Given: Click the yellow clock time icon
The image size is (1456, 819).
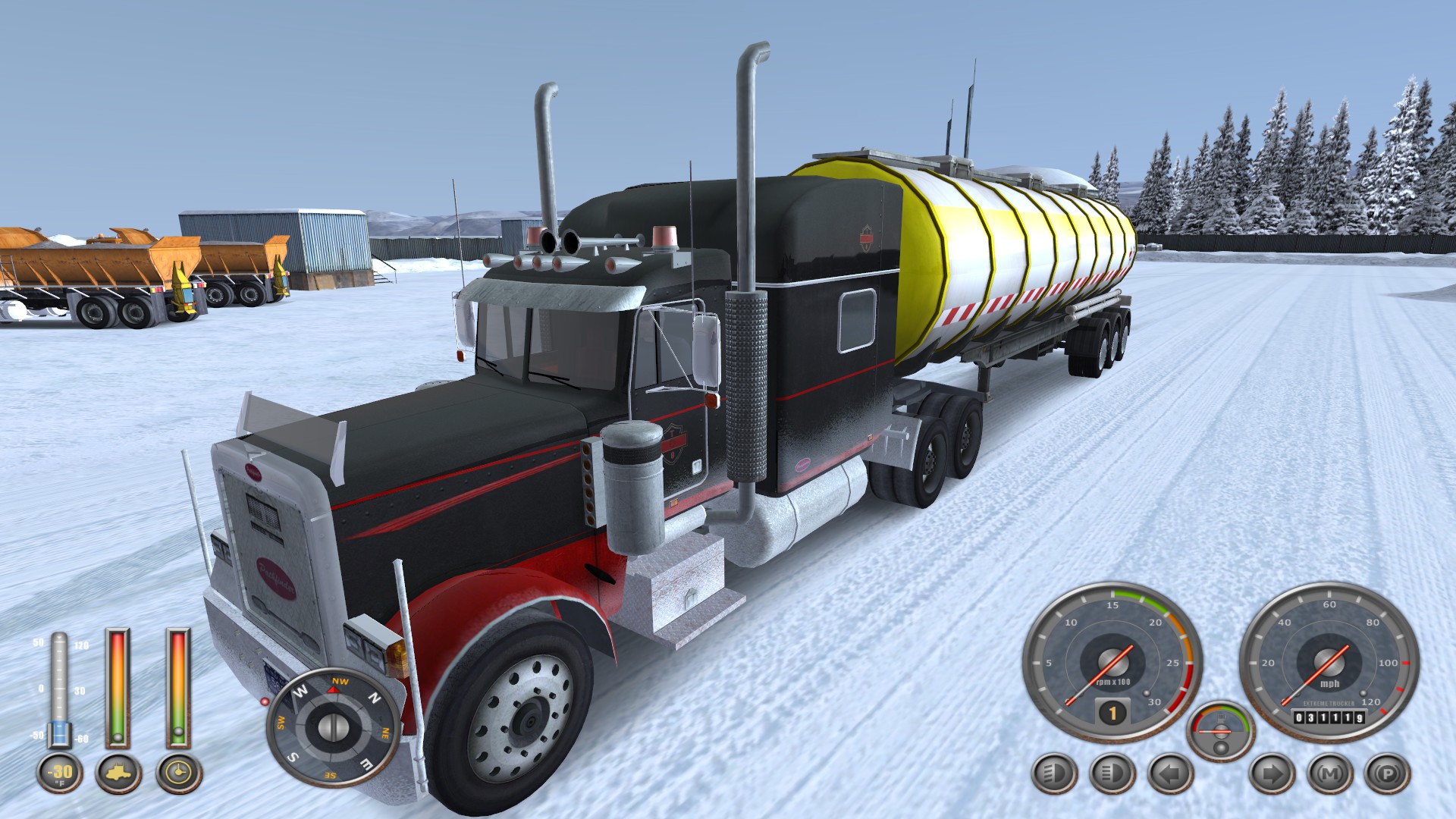Looking at the screenshot, I should pyautogui.click(x=179, y=773).
